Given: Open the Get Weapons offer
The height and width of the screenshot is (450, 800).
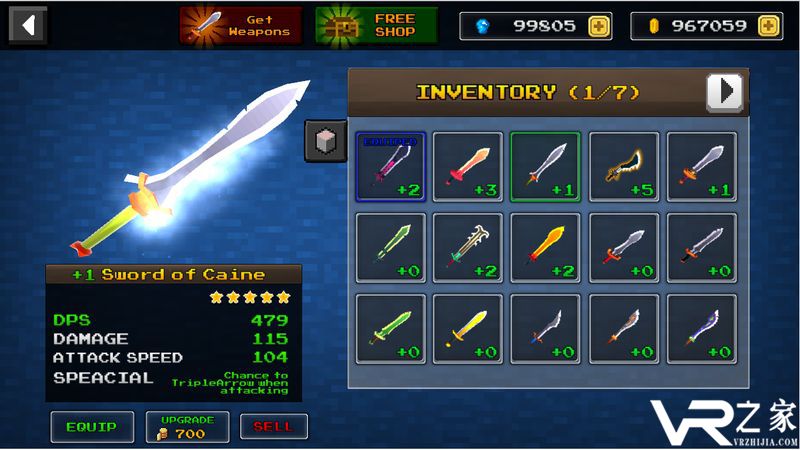Looking at the screenshot, I should point(241,25).
